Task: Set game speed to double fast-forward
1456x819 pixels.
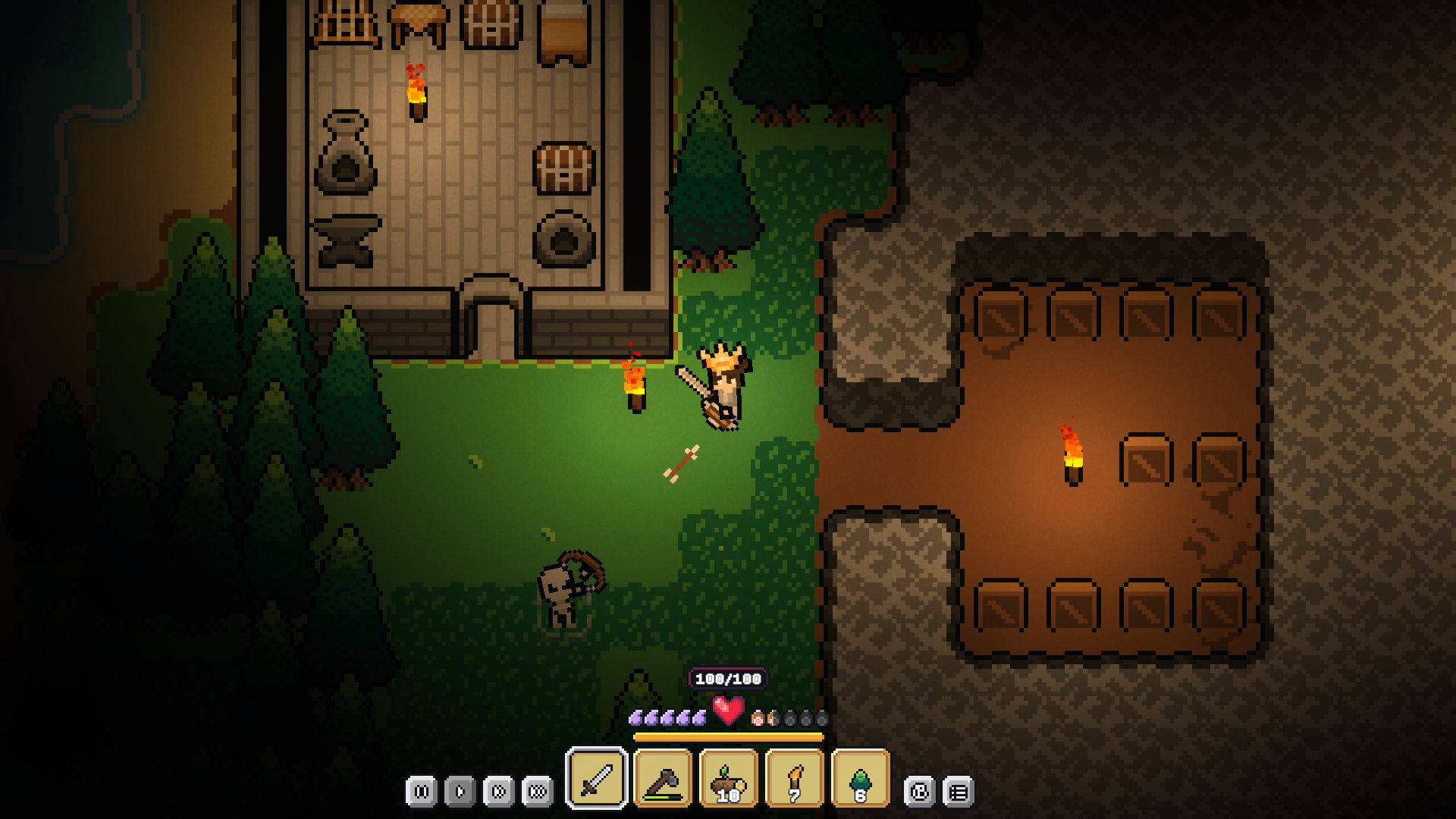Action: [x=498, y=792]
